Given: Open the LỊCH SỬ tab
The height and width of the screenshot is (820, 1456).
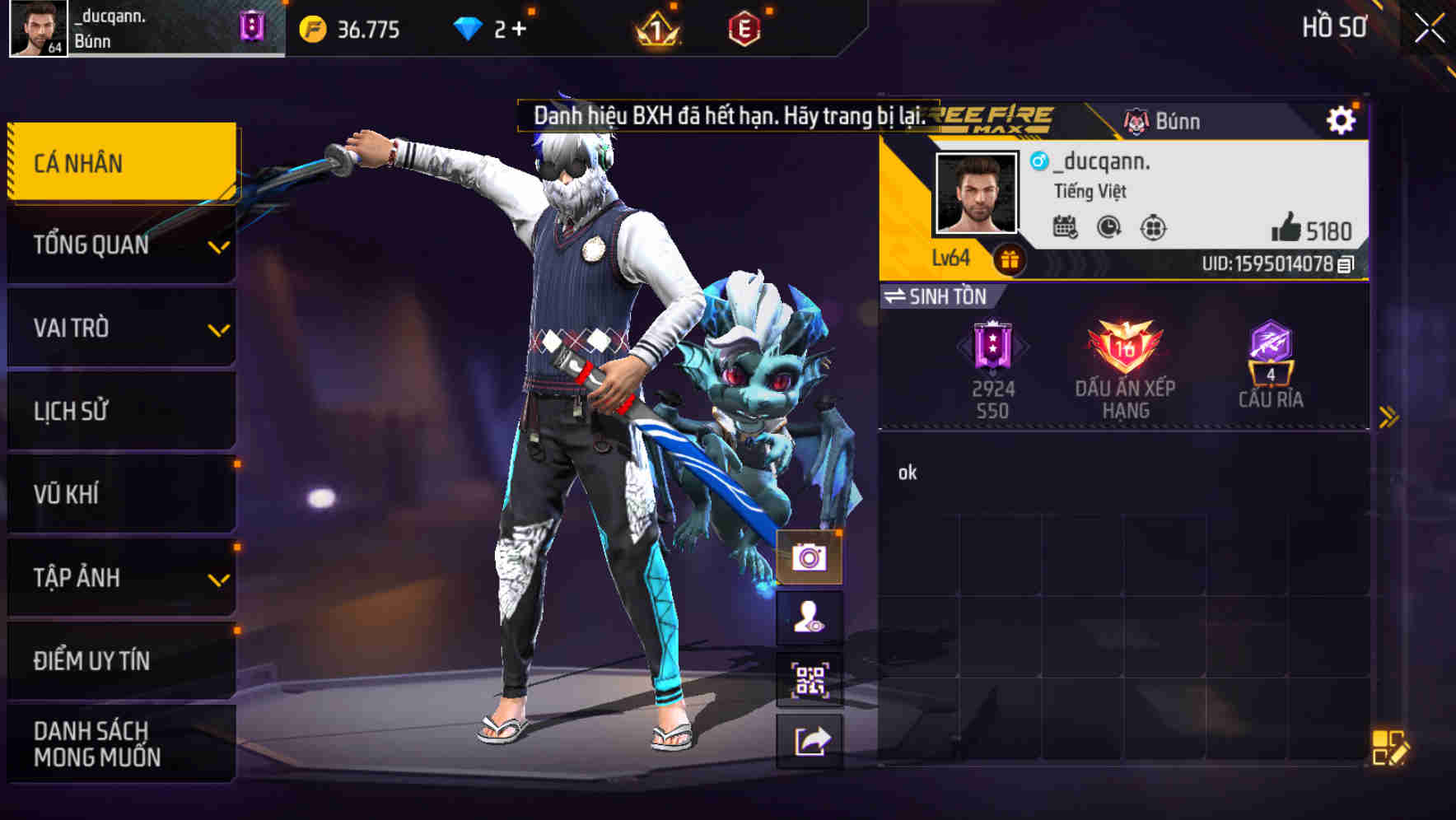Looking at the screenshot, I should pyautogui.click(x=119, y=411).
